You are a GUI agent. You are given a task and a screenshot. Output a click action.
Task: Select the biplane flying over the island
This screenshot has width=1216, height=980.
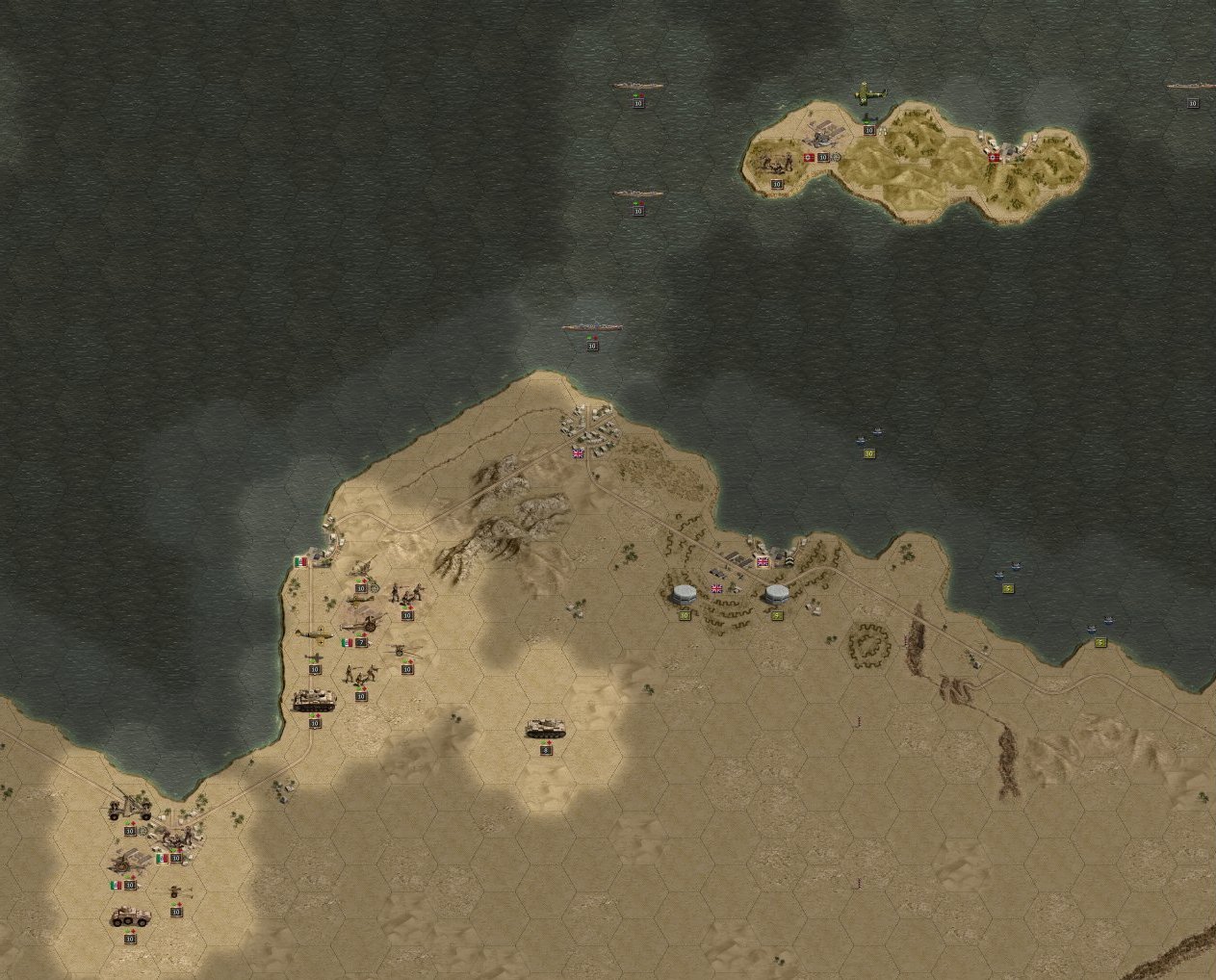click(869, 94)
